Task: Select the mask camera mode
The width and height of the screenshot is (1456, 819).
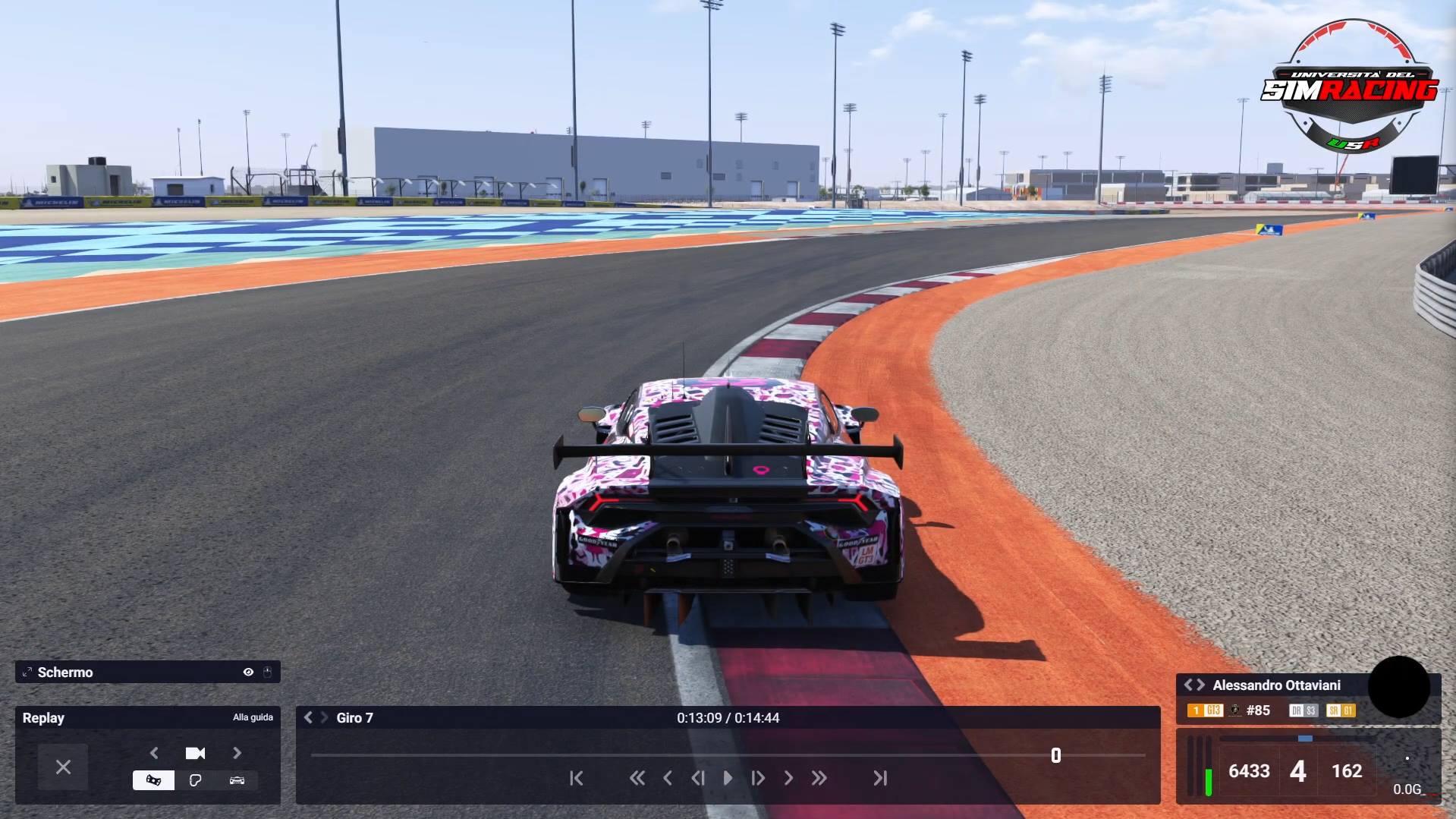Action: (x=153, y=780)
